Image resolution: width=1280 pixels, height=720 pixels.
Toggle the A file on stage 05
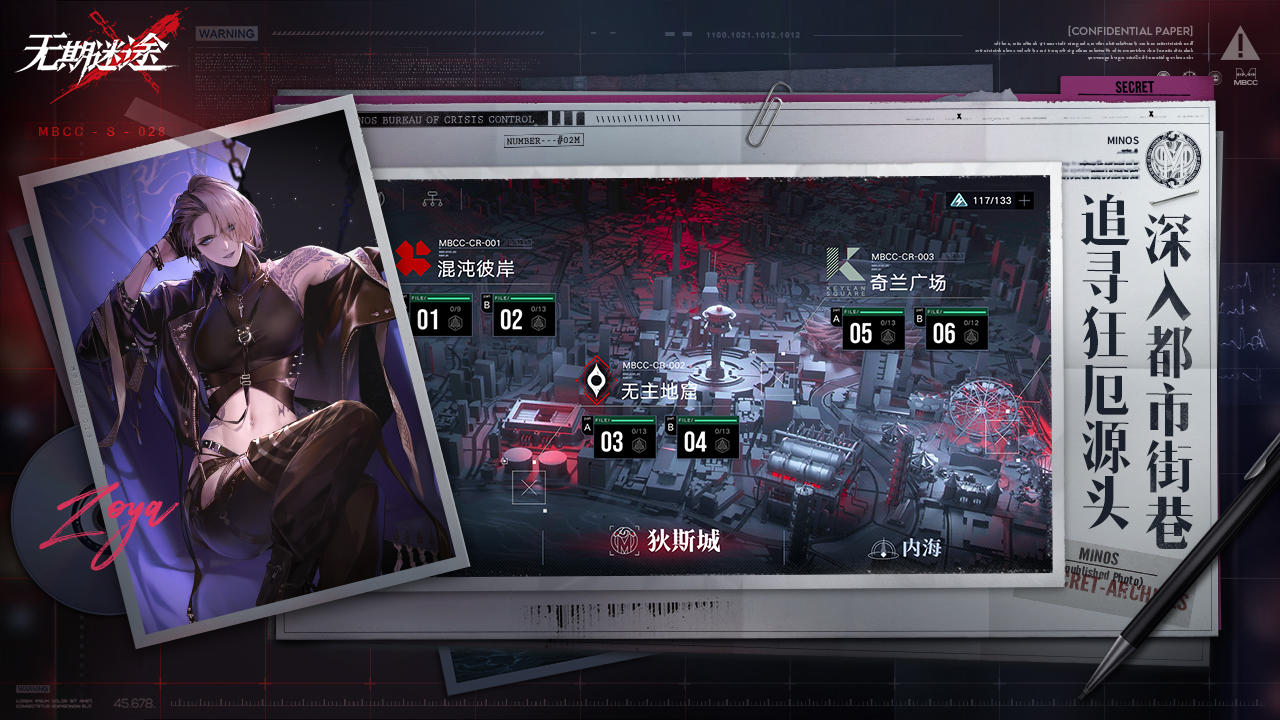835,318
